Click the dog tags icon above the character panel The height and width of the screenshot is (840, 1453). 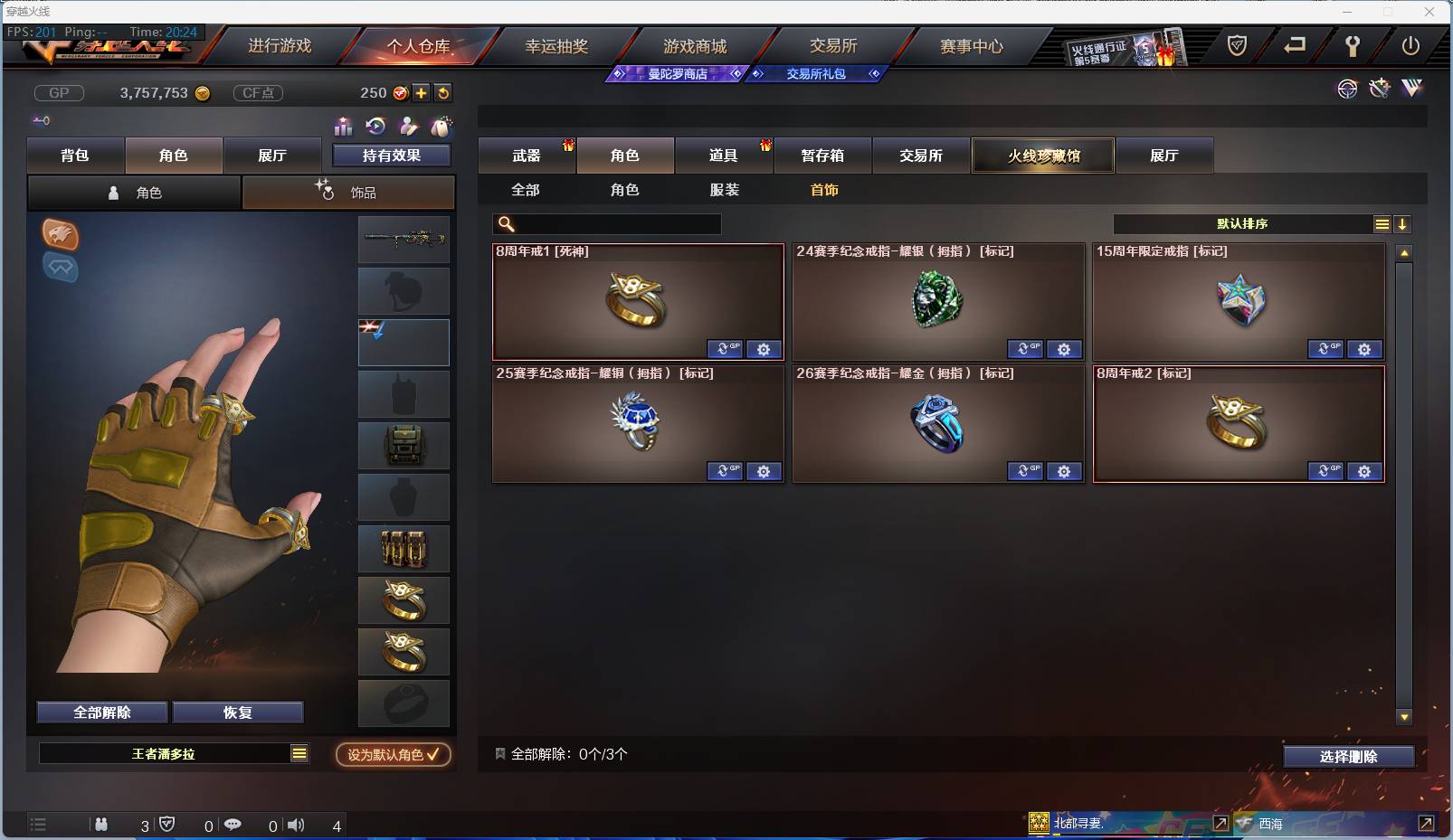pos(441,127)
